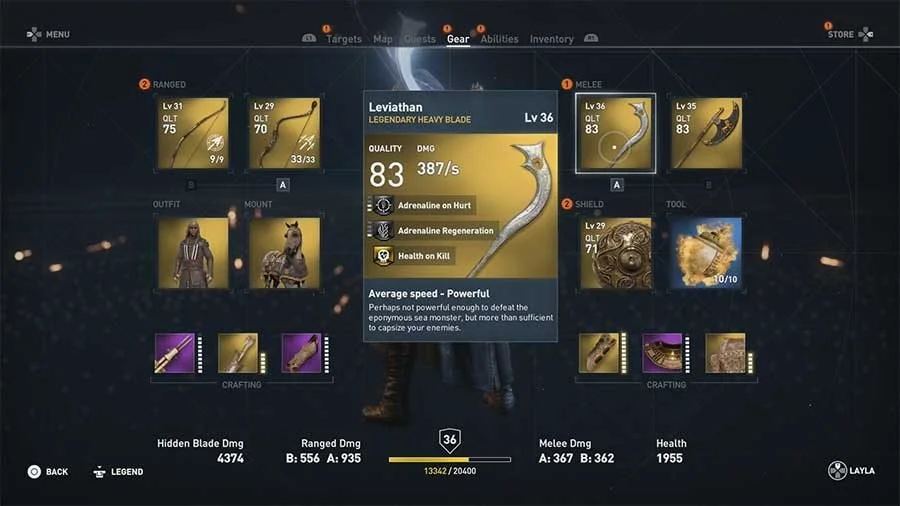Select the firebomb Tool slot
The height and width of the screenshot is (506, 900).
(x=706, y=253)
